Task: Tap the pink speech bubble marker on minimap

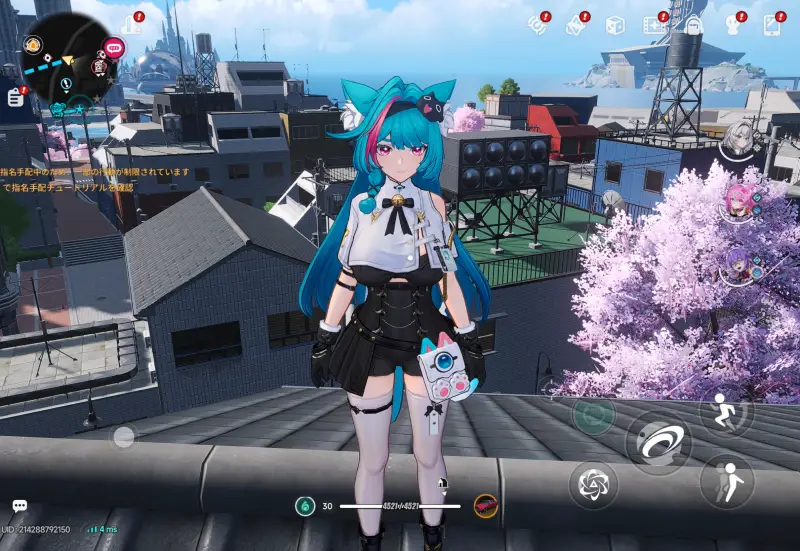Action: 113,47
